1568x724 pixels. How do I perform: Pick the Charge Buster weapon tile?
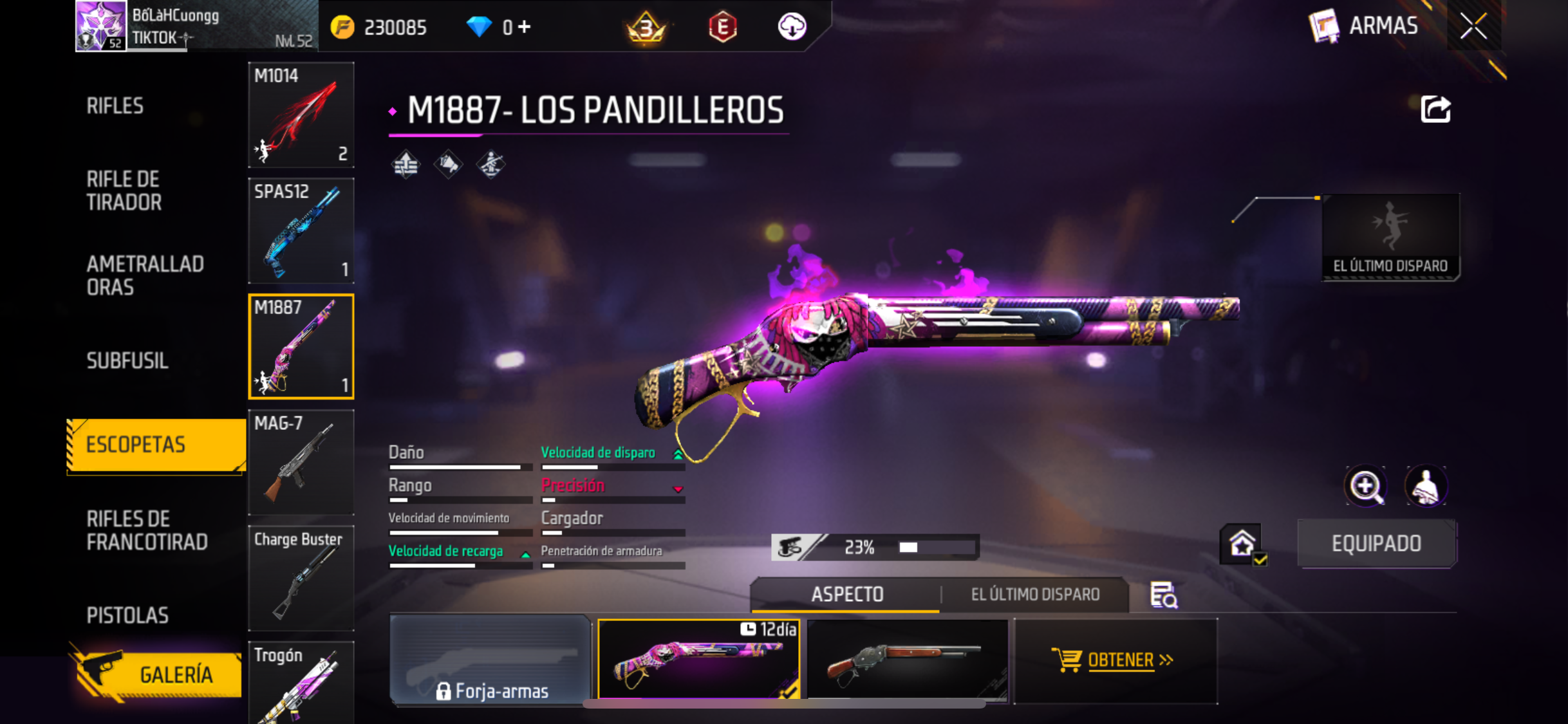301,578
